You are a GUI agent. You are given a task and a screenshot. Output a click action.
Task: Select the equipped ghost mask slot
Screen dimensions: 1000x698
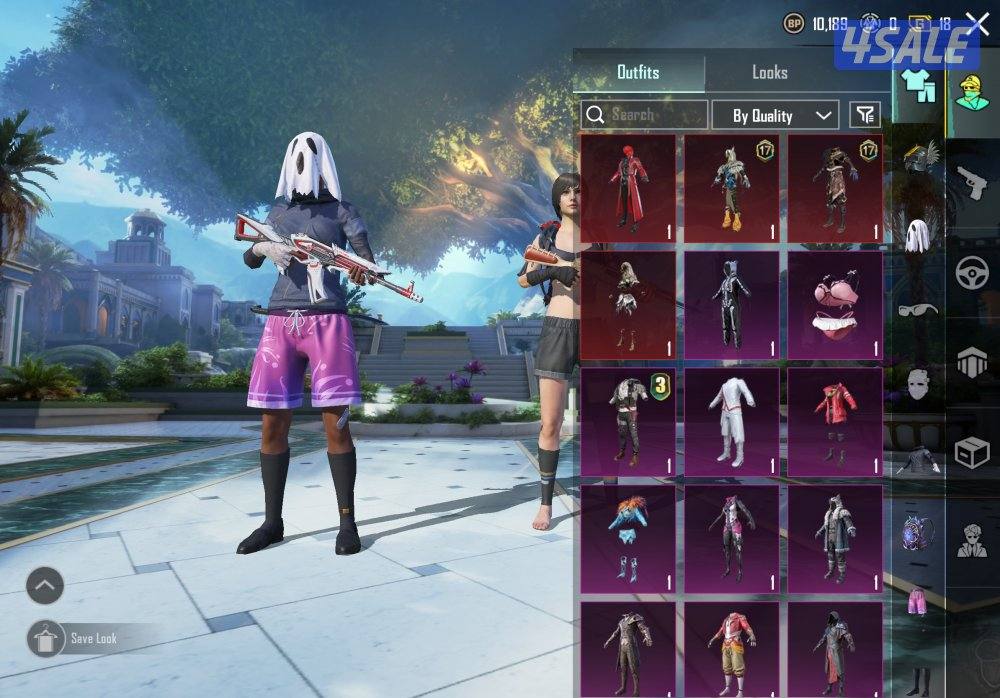click(x=917, y=234)
